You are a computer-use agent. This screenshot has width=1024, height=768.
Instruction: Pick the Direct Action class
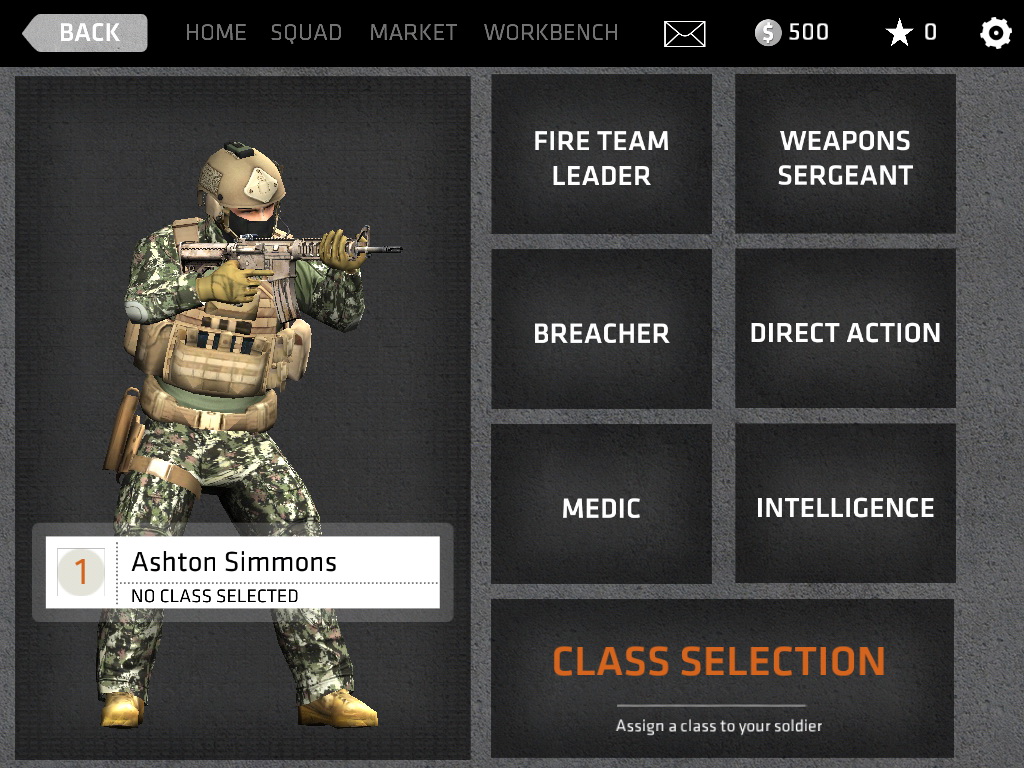(845, 332)
